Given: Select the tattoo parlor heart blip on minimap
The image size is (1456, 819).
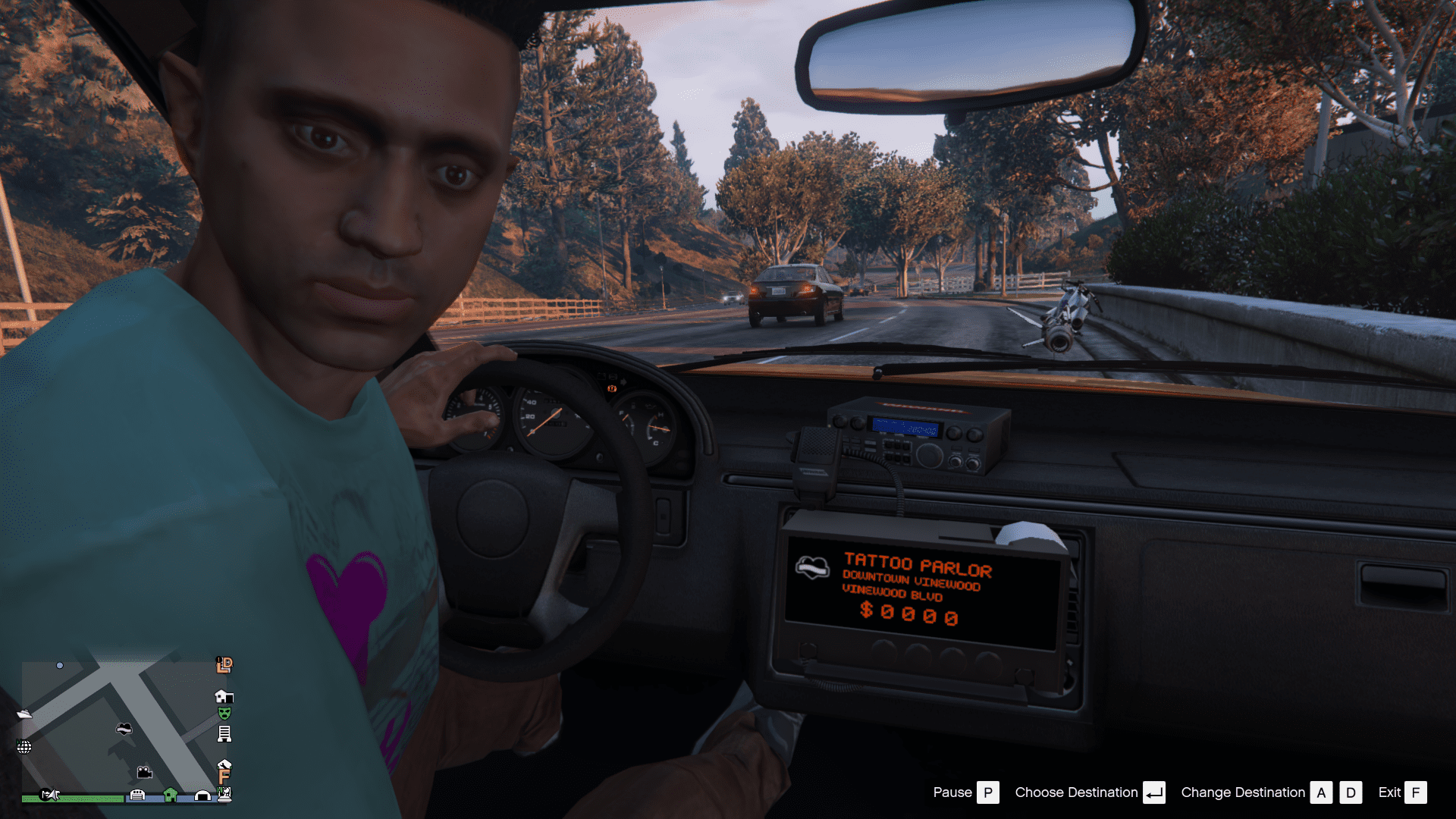Looking at the screenshot, I should point(124,729).
